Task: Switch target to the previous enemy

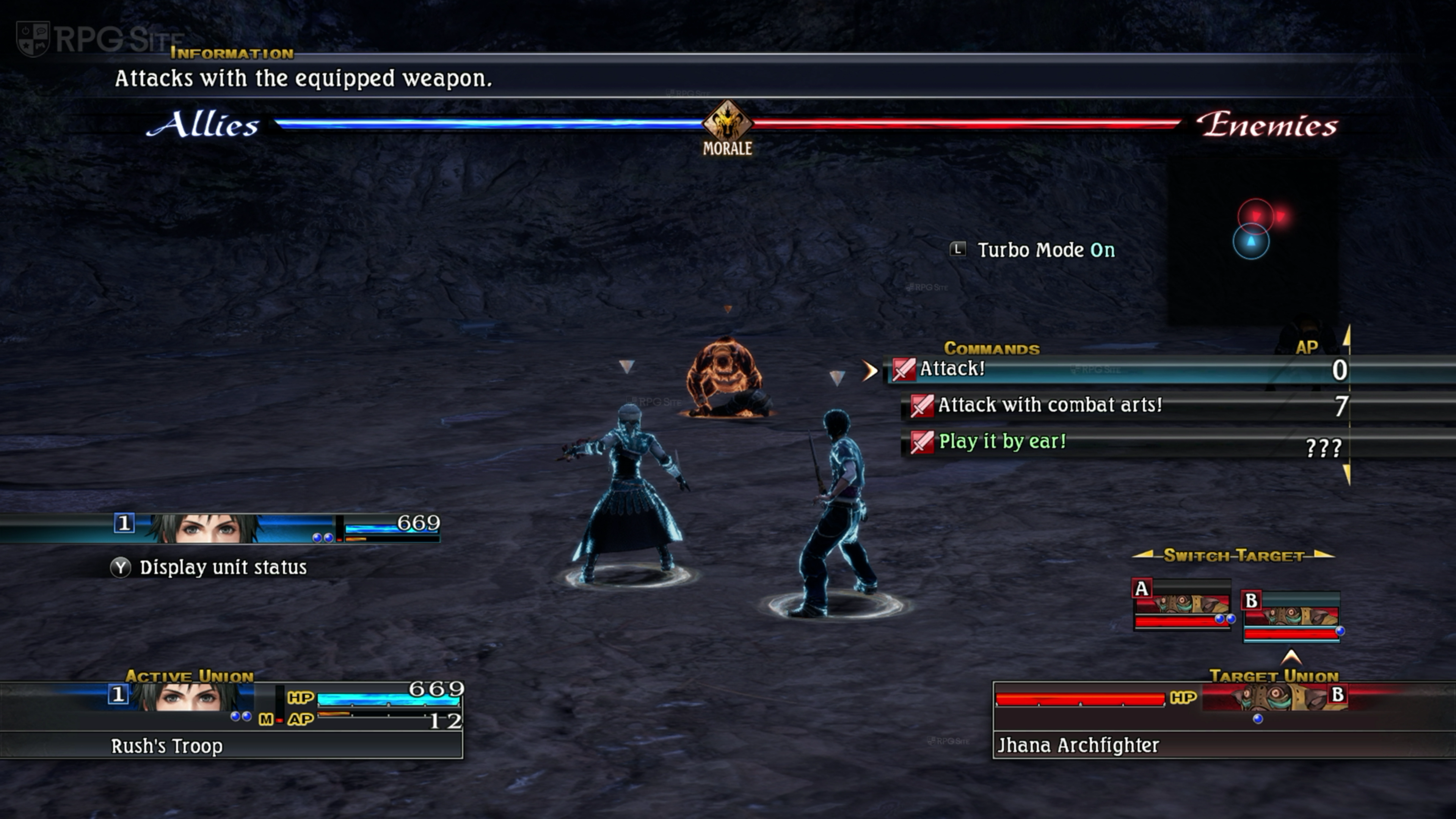Action: point(1144,555)
